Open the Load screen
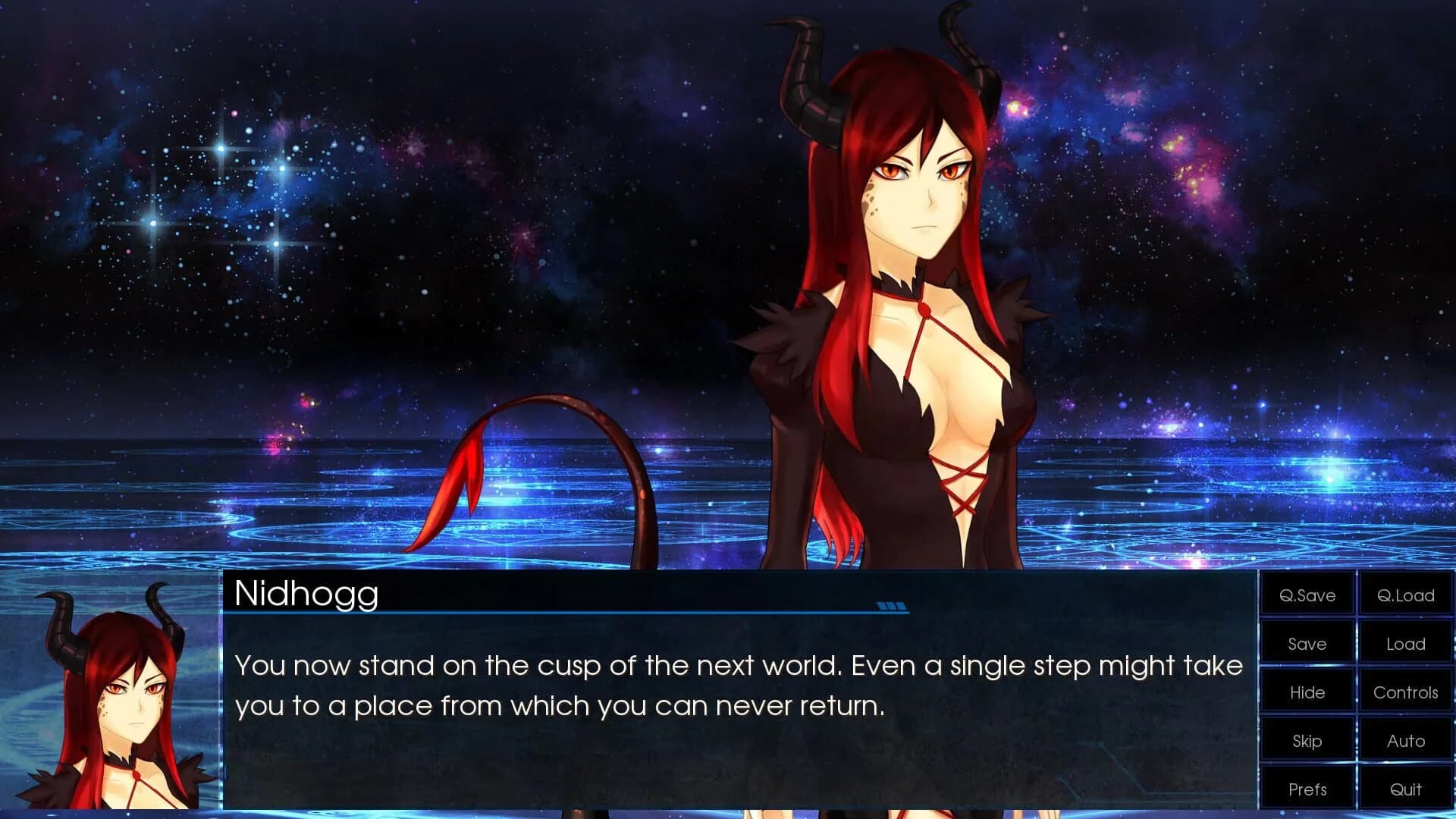 [1405, 644]
